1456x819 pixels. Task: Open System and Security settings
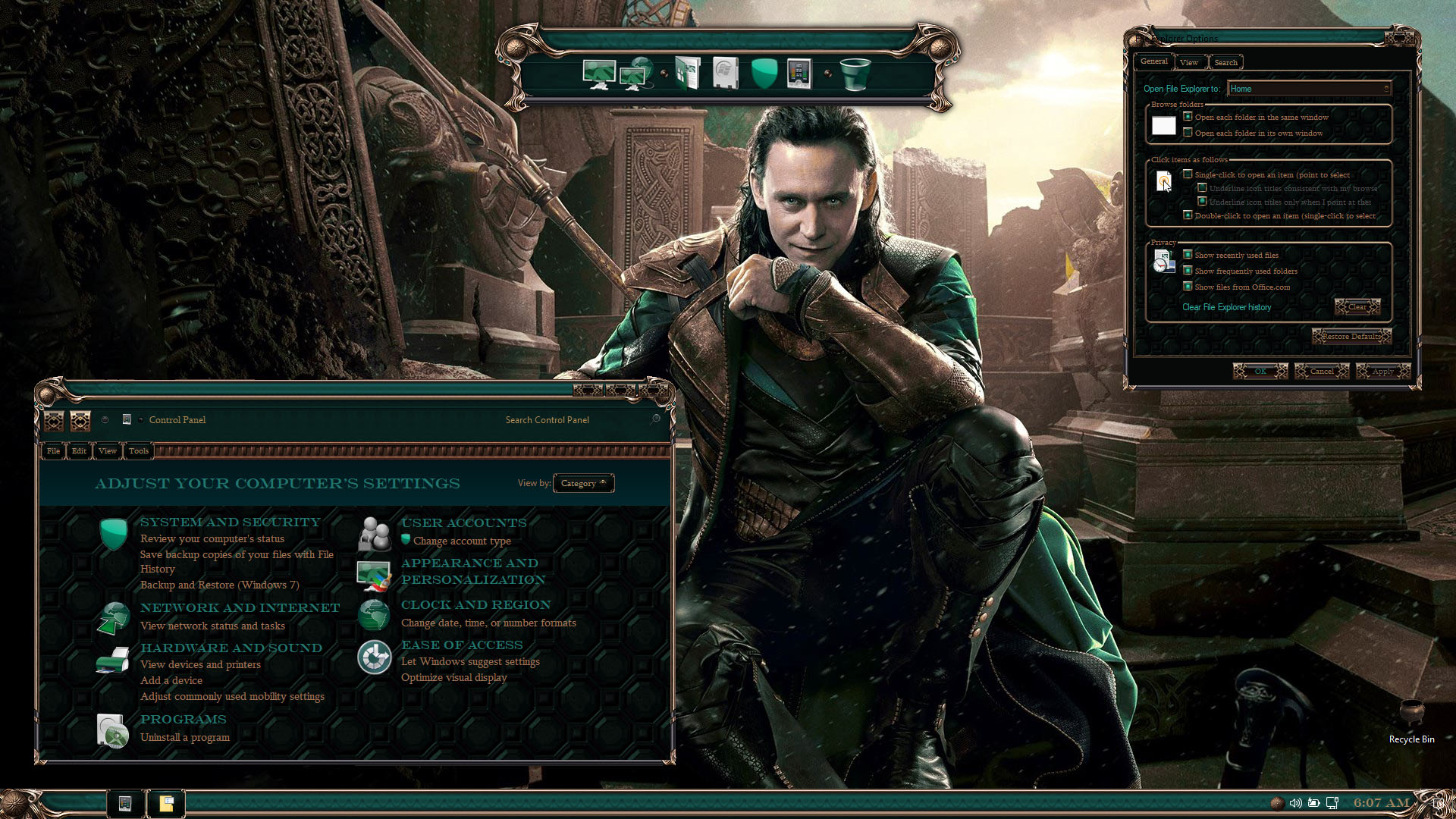coord(230,522)
